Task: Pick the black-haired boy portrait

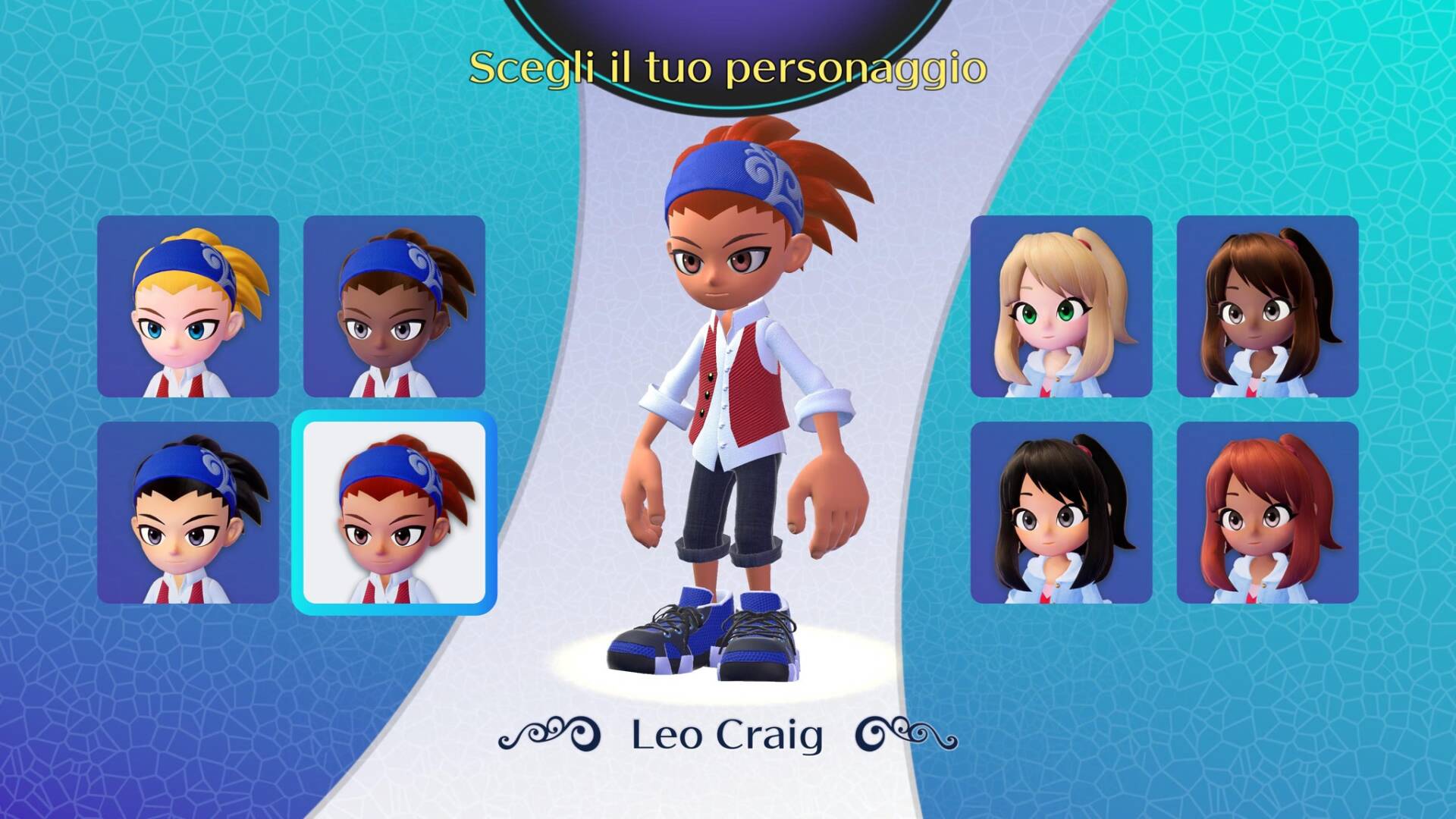Action: click(188, 513)
